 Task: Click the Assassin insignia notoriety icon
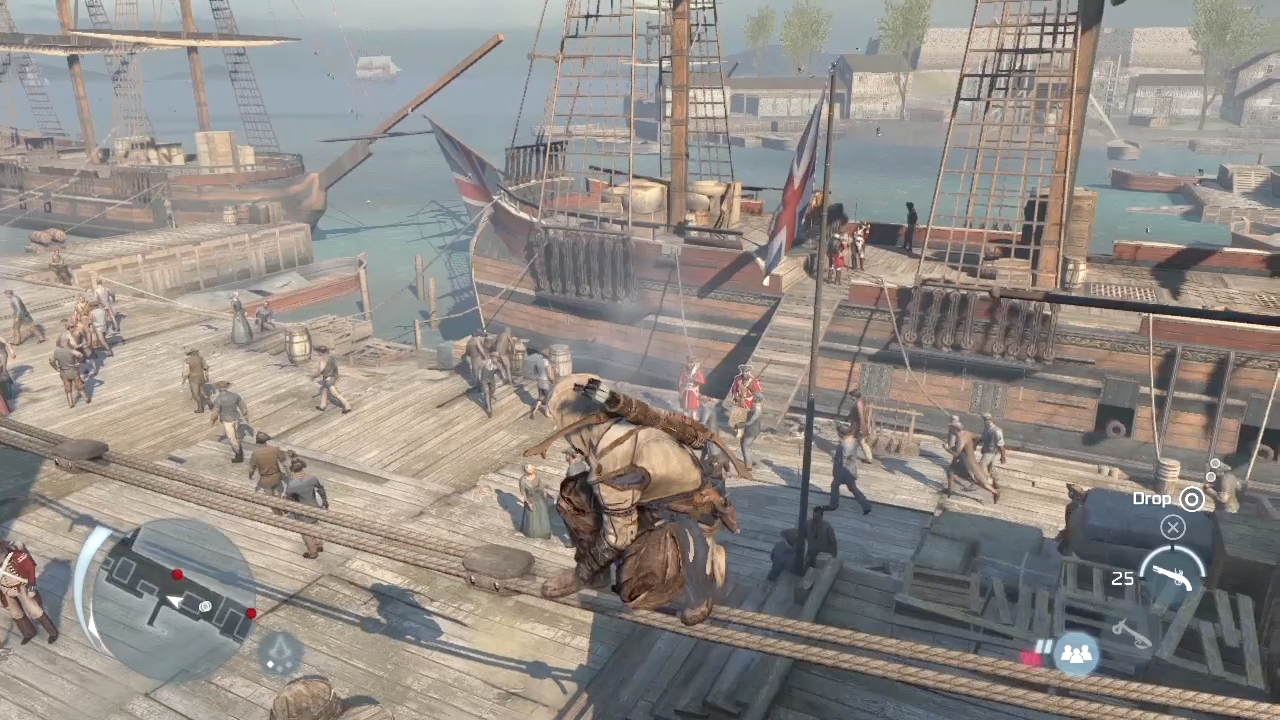[282, 653]
